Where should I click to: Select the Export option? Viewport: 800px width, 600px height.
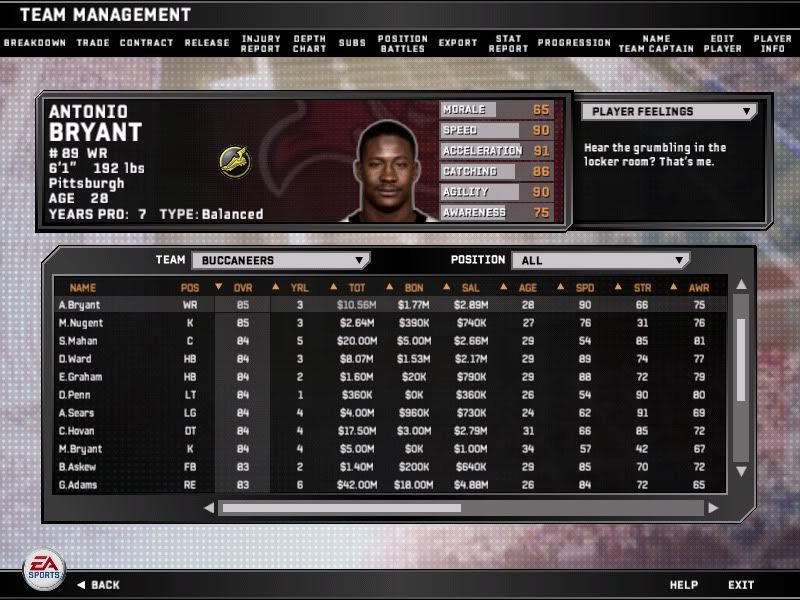[x=458, y=43]
